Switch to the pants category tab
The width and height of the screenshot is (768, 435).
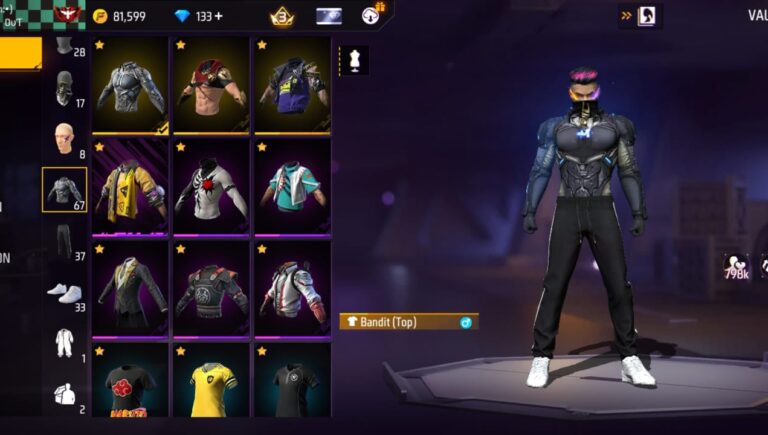coord(65,242)
